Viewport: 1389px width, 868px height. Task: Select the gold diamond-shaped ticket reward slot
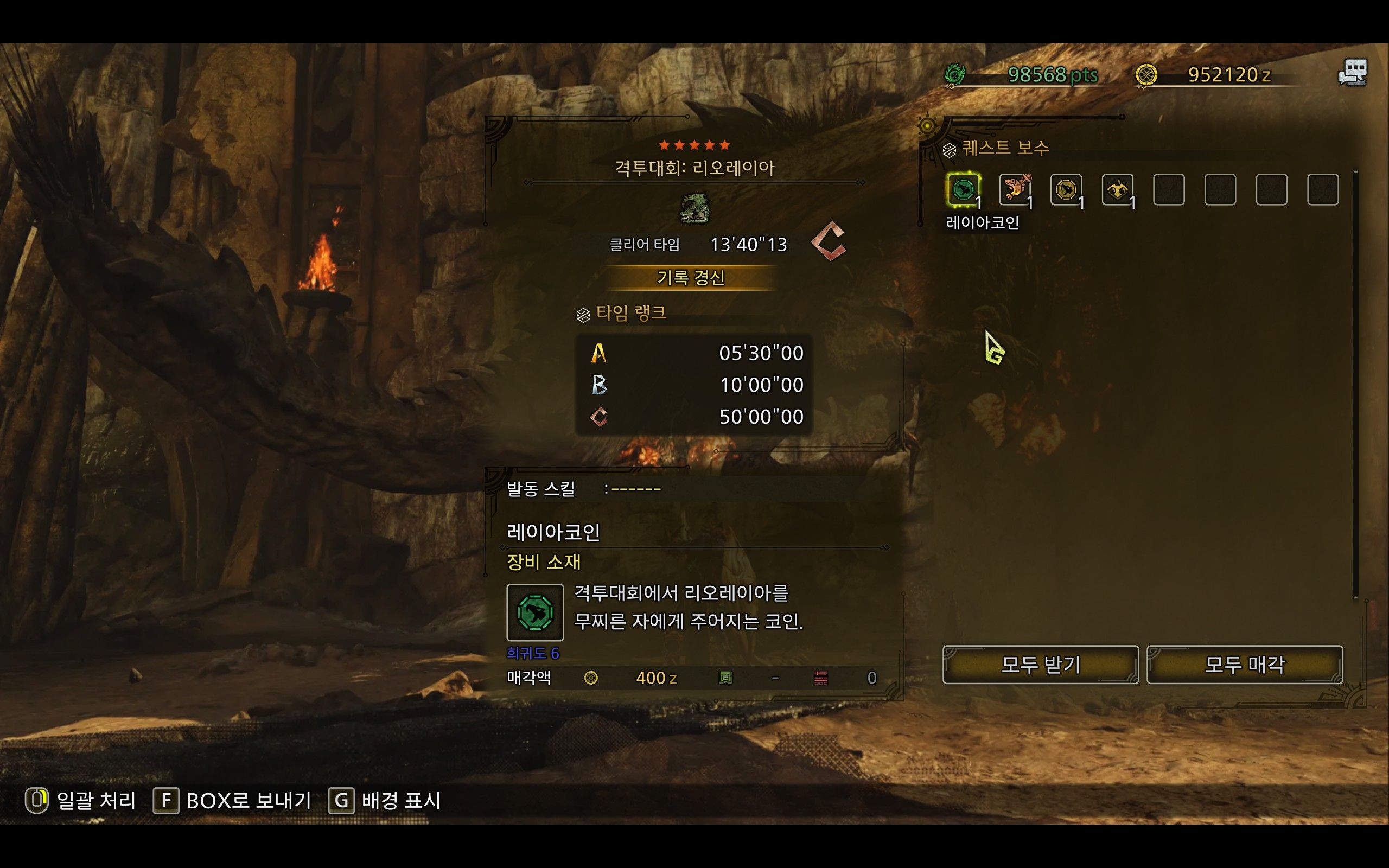(x=1118, y=189)
